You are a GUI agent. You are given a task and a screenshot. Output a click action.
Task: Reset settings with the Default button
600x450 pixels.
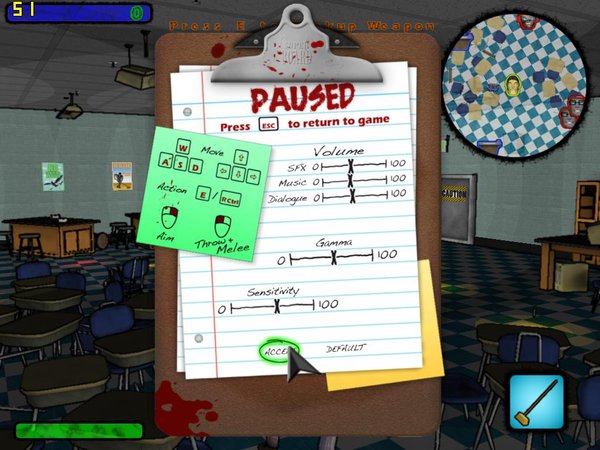tap(345, 348)
